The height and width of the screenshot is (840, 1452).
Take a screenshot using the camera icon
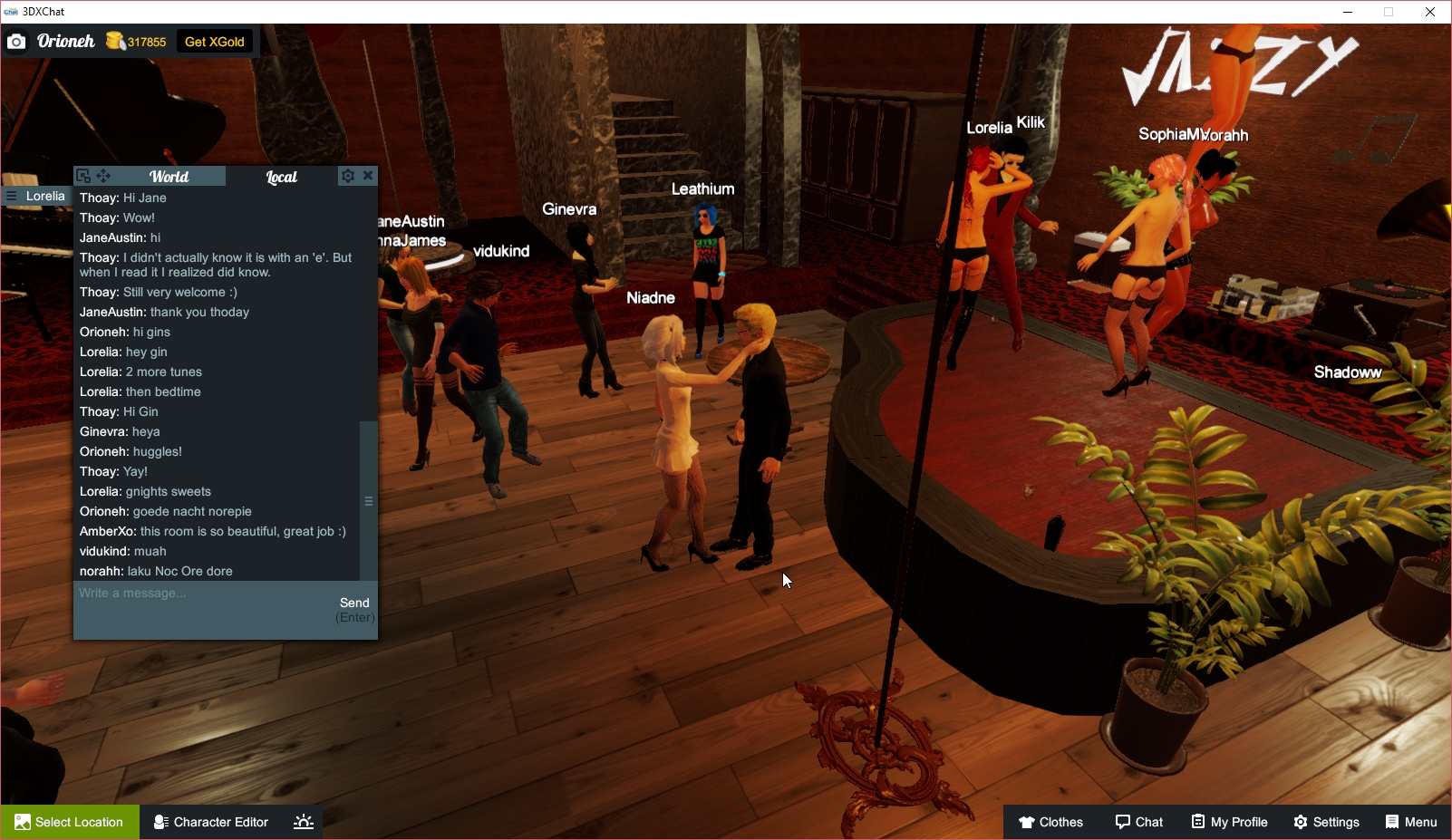click(16, 41)
